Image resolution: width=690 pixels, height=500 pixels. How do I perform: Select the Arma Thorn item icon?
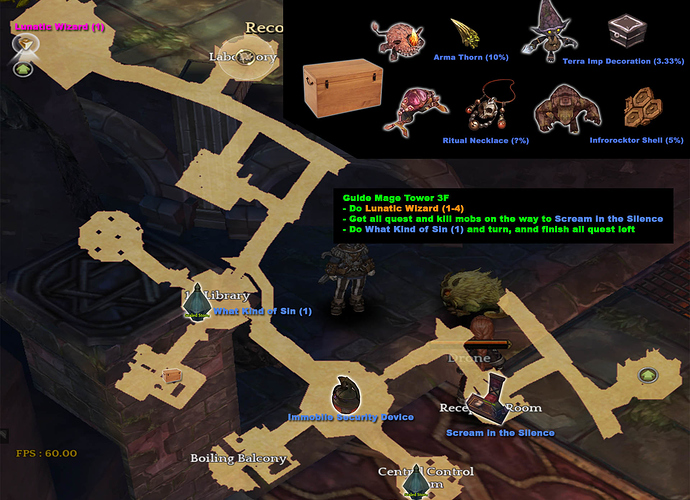pyautogui.click(x=463, y=33)
